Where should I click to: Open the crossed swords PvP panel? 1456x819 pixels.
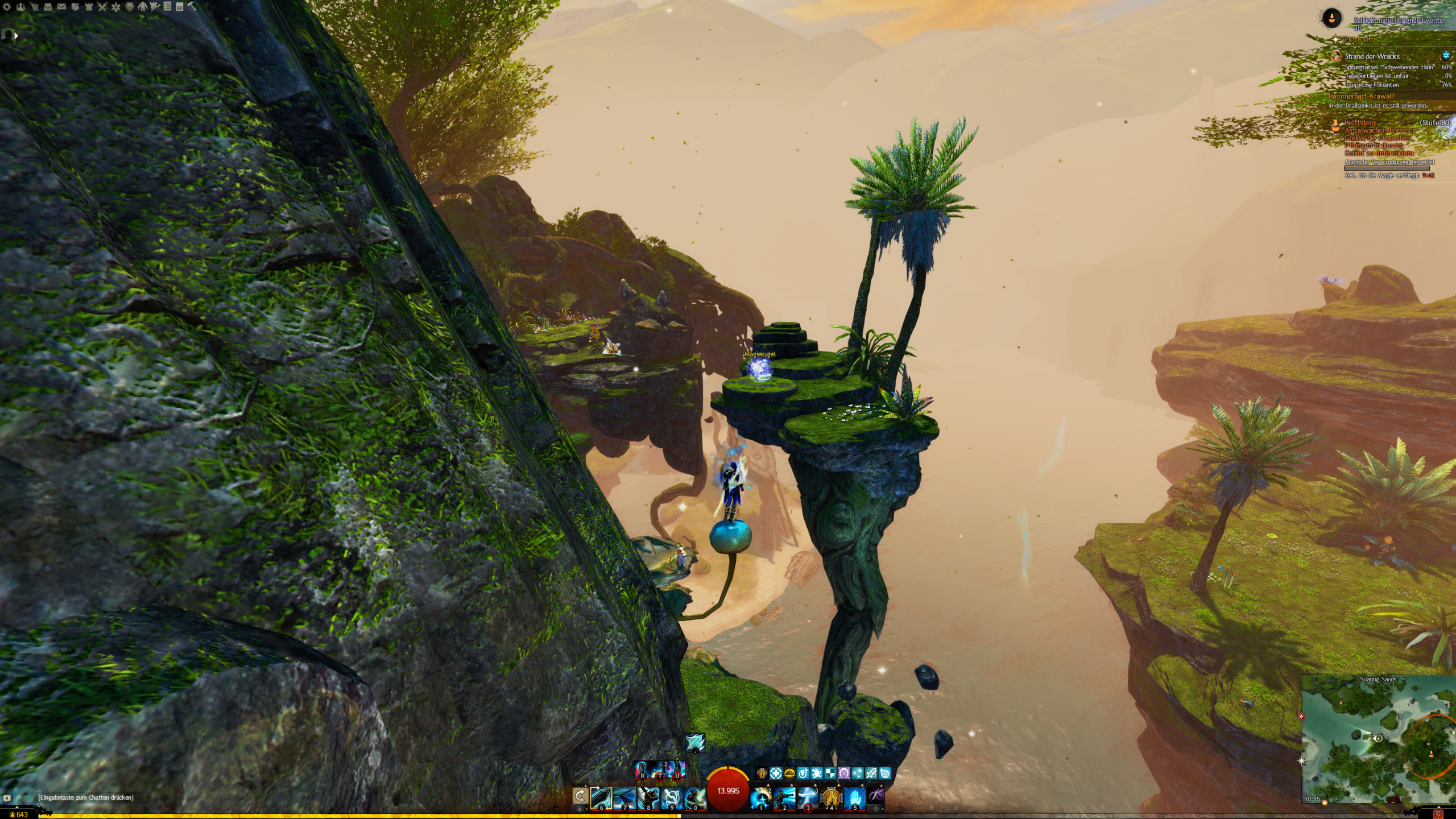[x=102, y=7]
